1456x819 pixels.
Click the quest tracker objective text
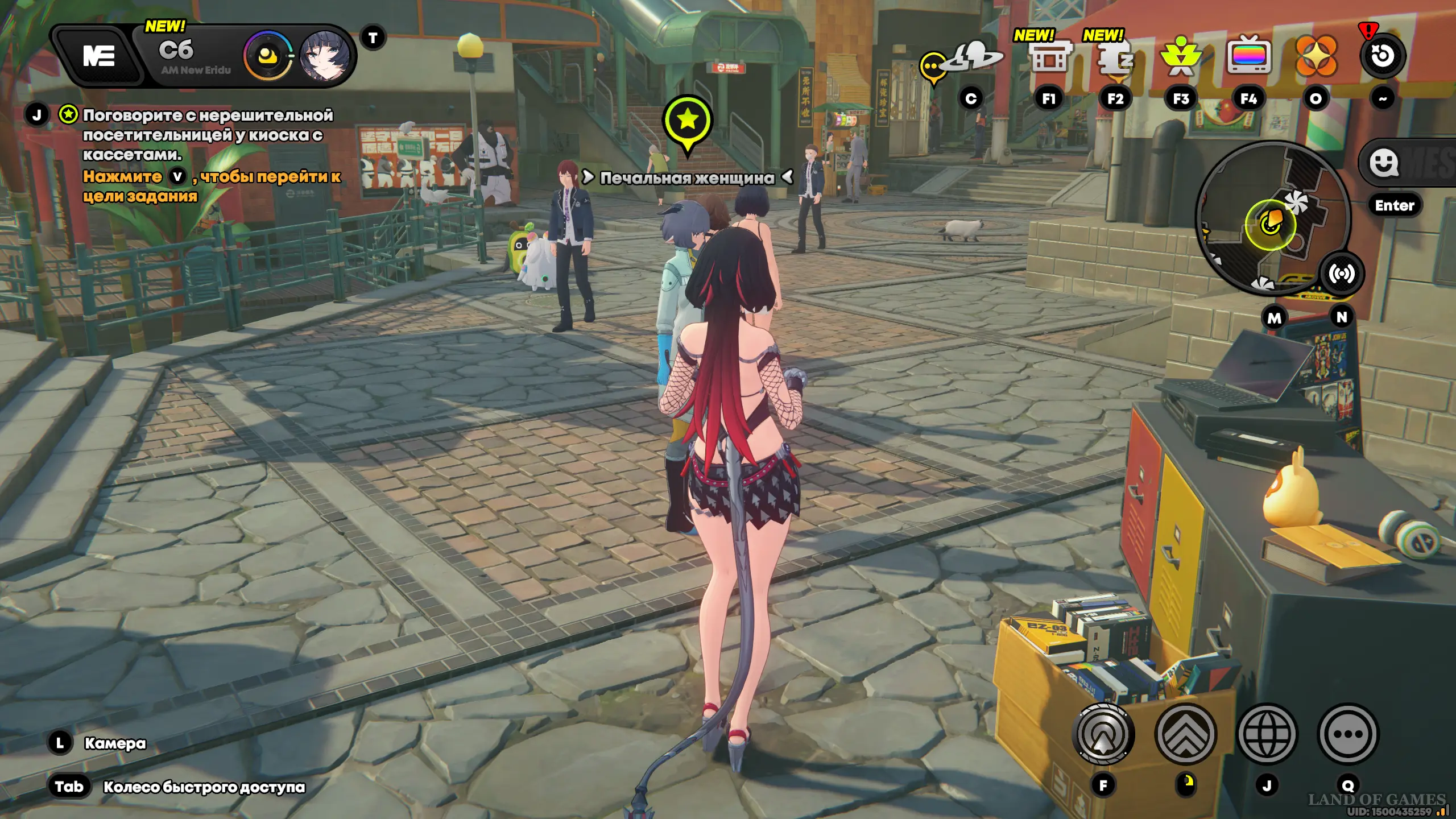pos(208,135)
